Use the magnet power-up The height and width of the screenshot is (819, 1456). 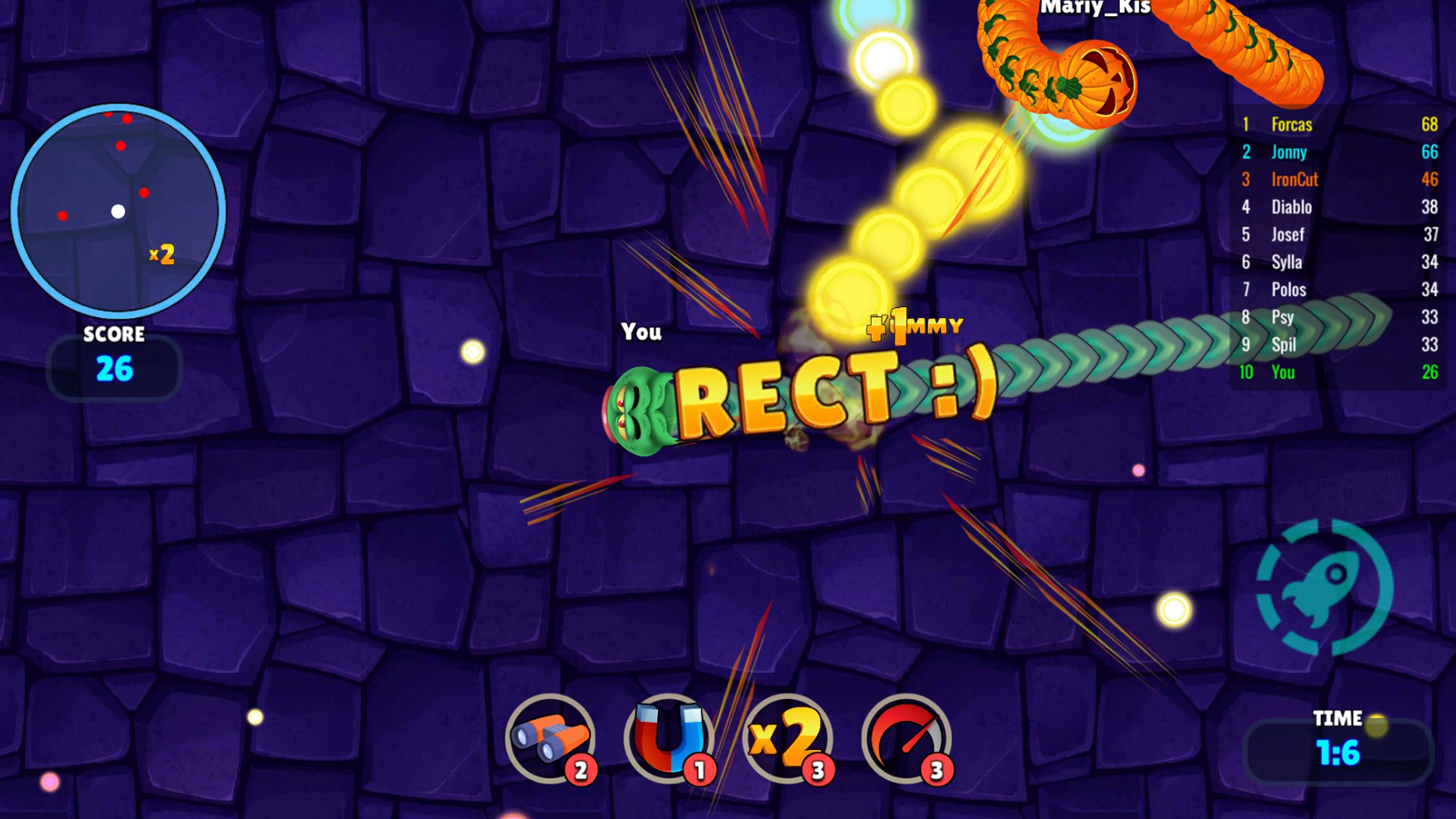click(668, 738)
